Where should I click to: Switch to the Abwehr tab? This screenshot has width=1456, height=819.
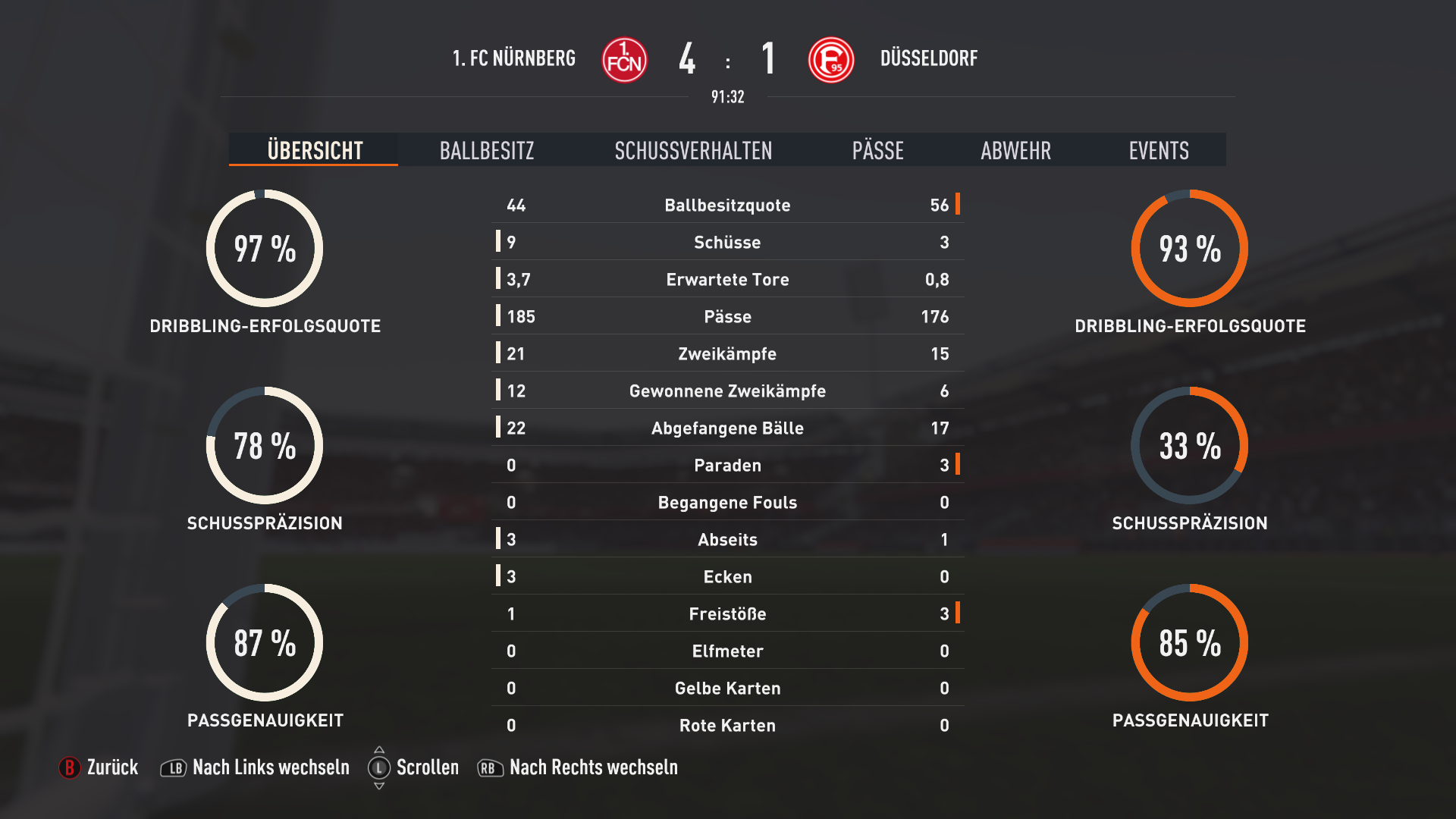1015,150
